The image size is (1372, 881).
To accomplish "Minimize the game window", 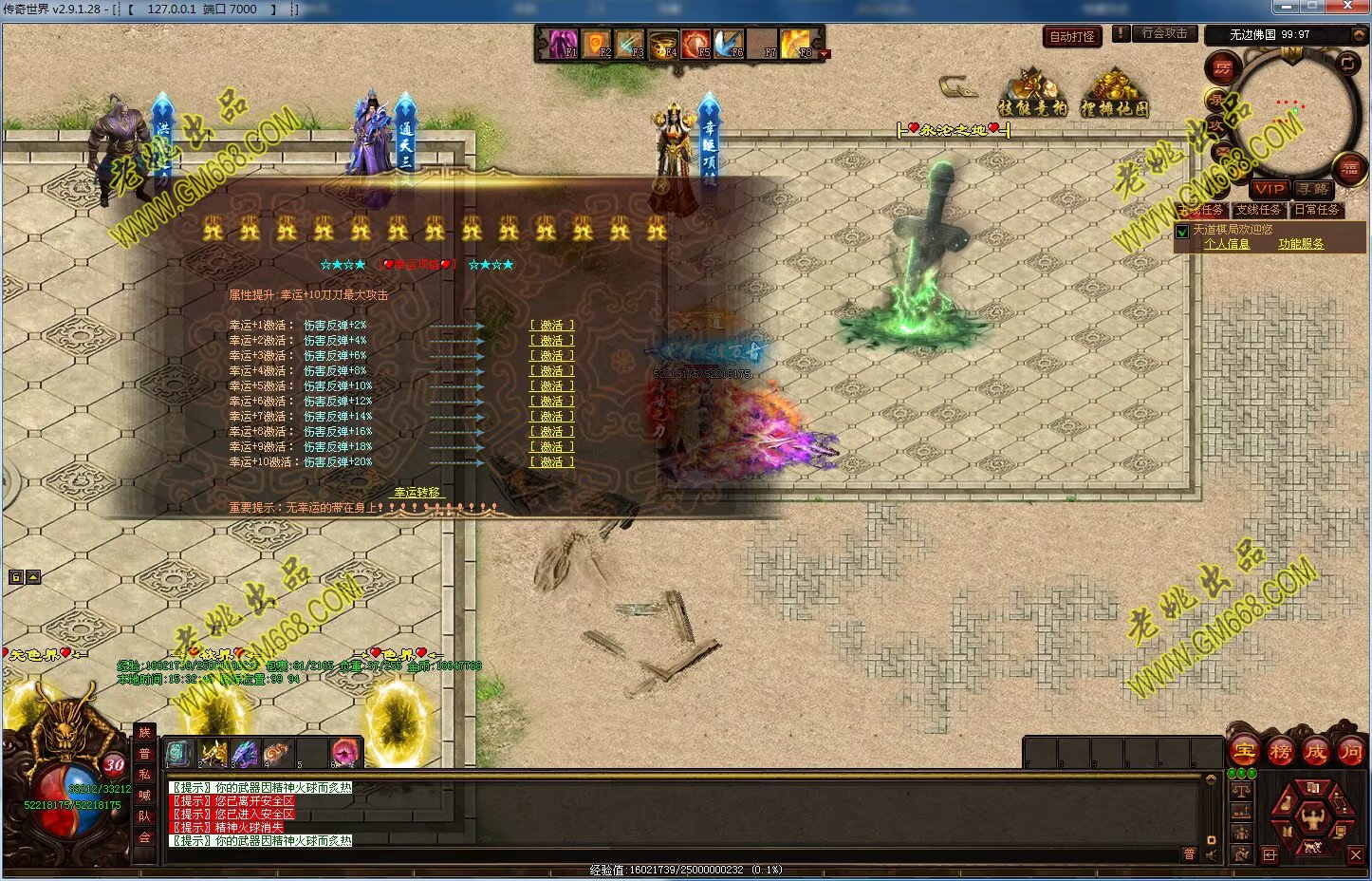I will pos(1288,7).
